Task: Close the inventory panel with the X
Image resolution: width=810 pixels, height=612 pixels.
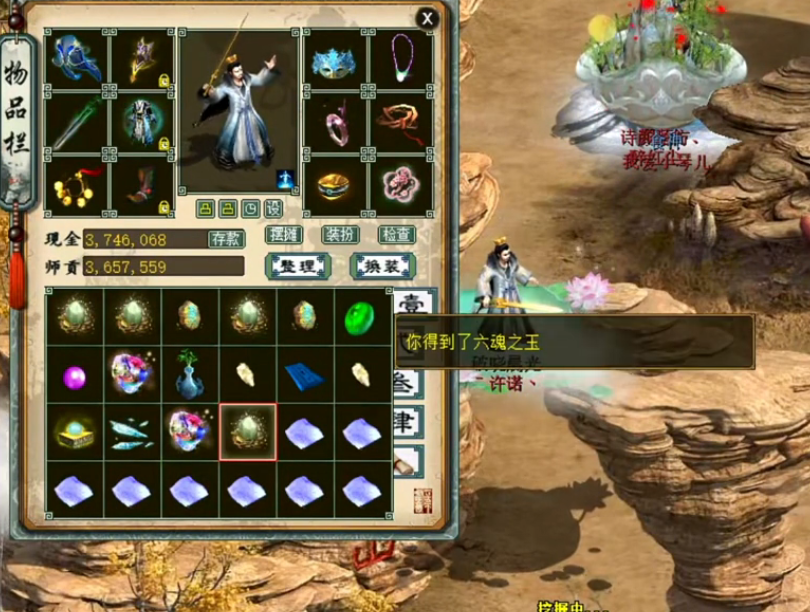Action: click(x=427, y=19)
